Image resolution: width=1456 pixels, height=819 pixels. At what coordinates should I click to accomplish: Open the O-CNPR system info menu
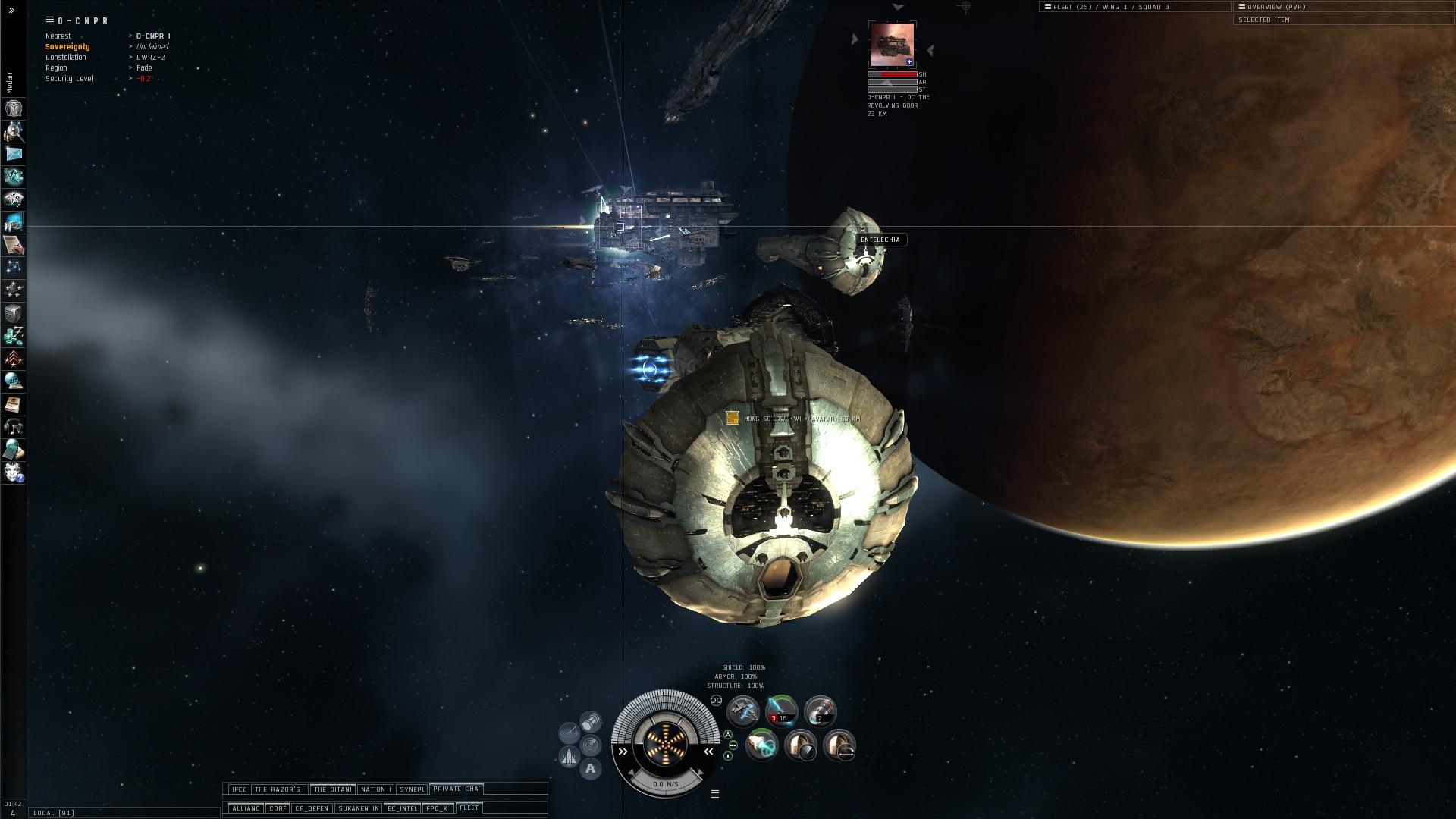tap(50, 20)
